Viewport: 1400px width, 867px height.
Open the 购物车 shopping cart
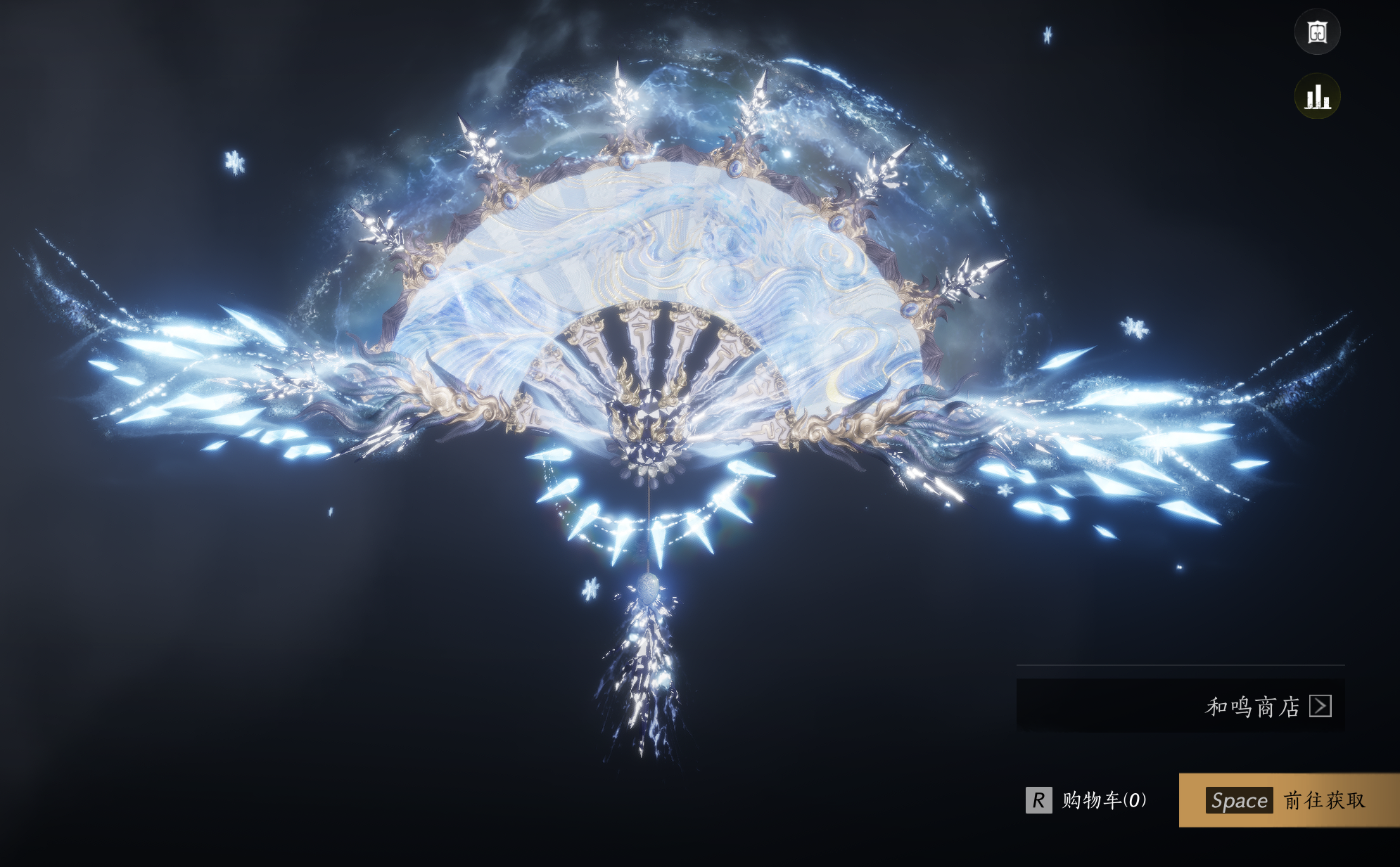click(1088, 800)
